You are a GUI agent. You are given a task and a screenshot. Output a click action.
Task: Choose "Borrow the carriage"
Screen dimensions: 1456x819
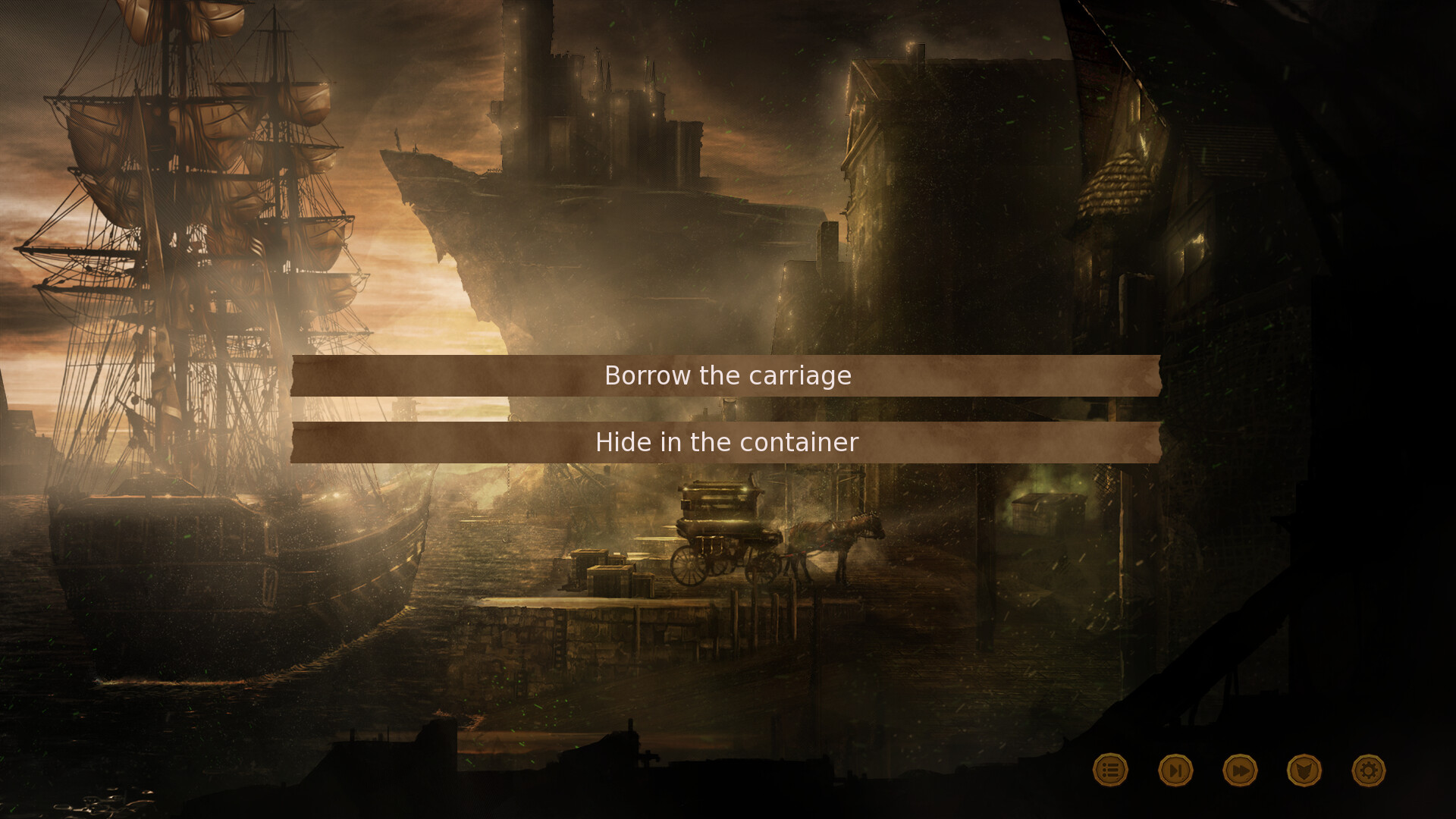pos(726,375)
